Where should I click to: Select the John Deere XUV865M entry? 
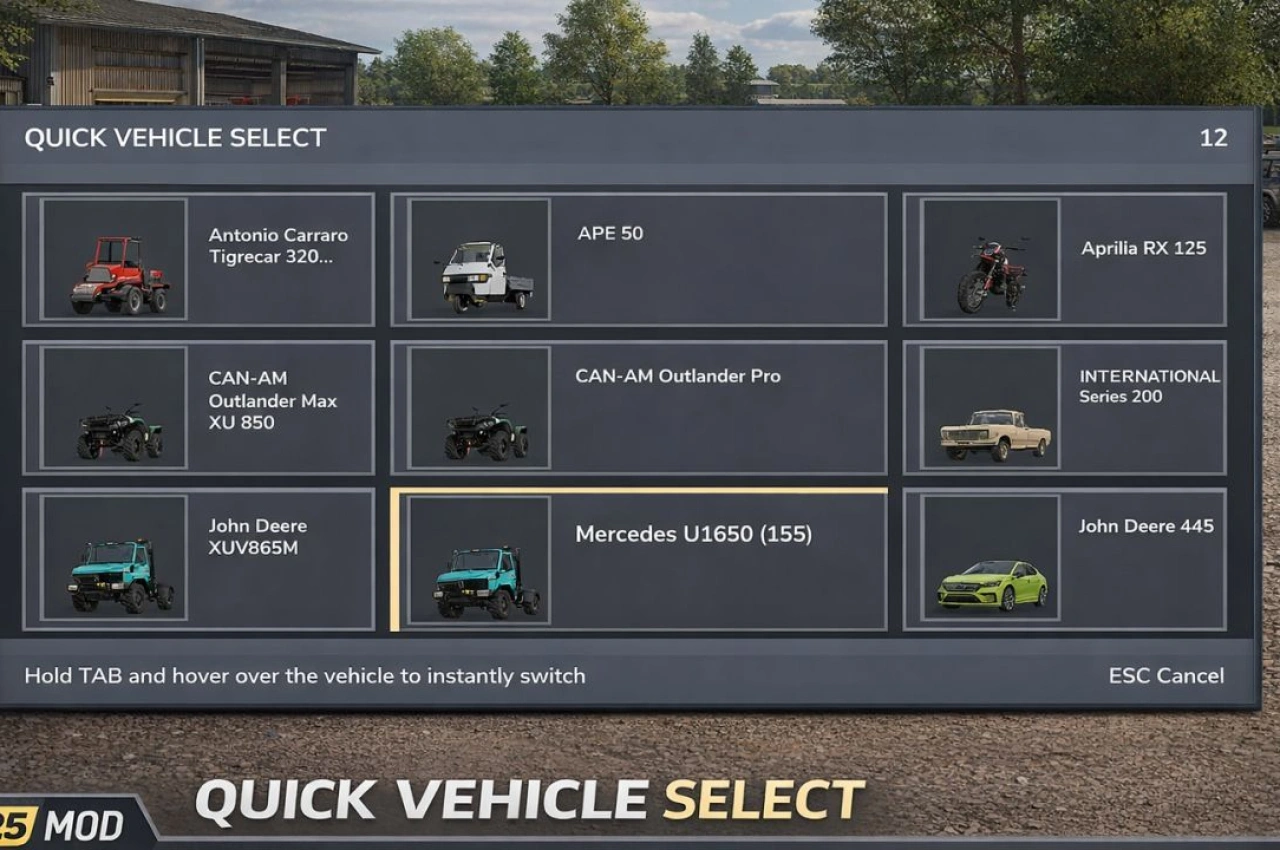(x=198, y=559)
